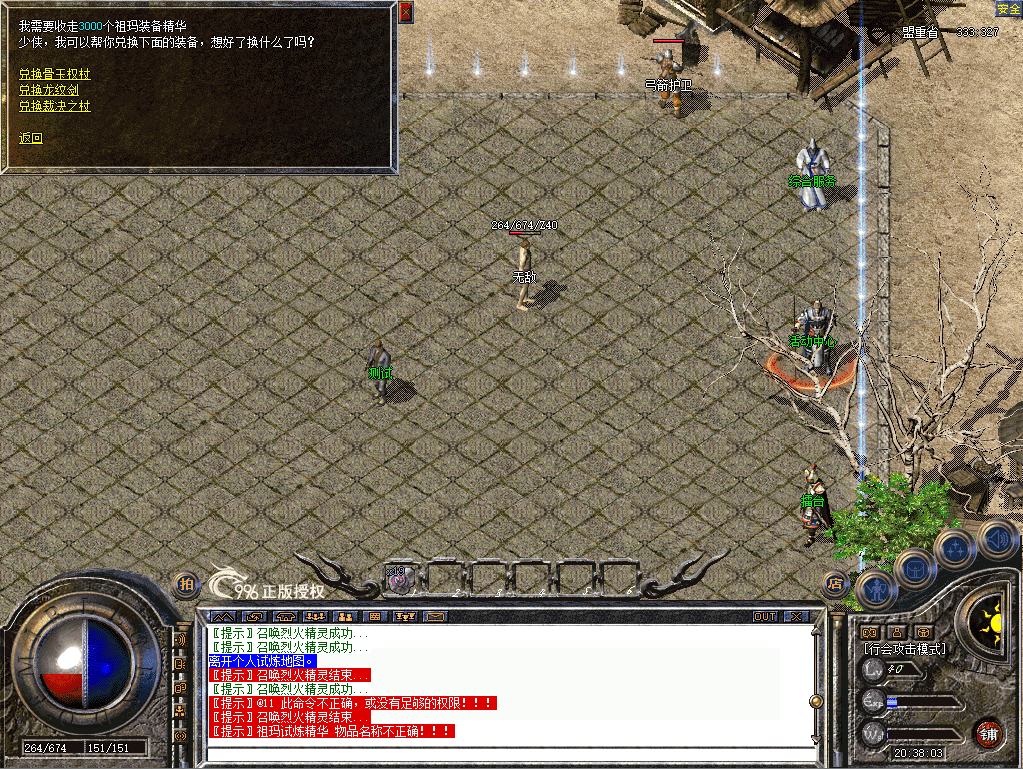Click the chat scrollbar down arrow
The height and width of the screenshot is (769, 1023).
(815, 739)
